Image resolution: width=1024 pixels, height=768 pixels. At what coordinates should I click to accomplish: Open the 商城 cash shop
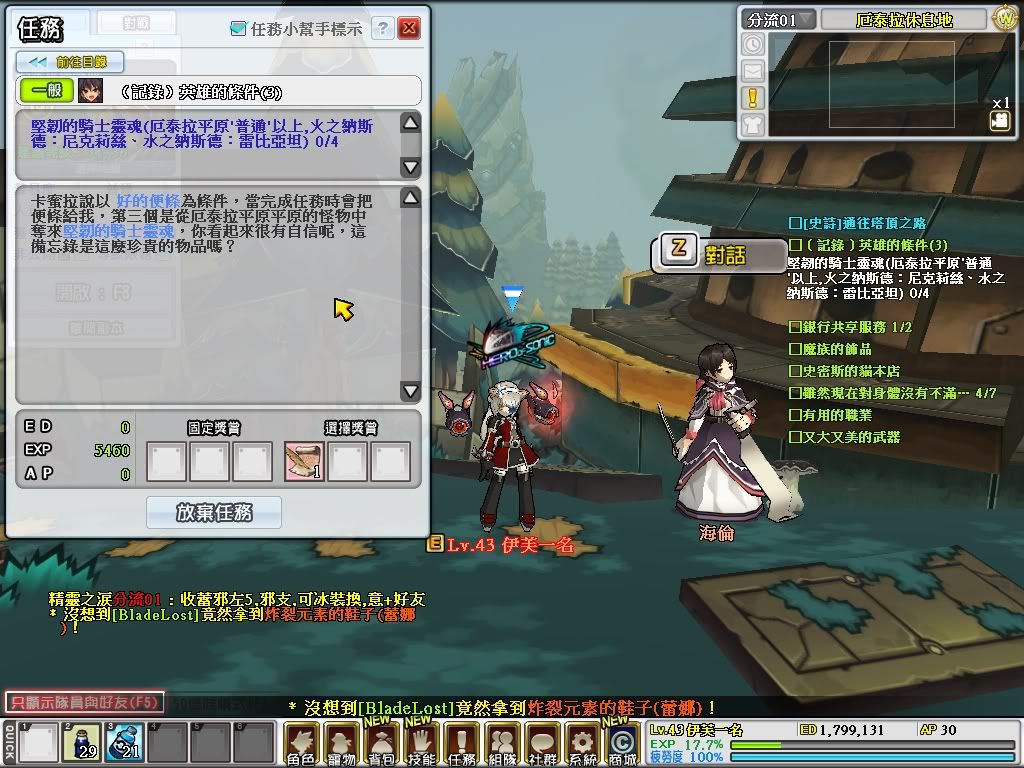pos(622,745)
